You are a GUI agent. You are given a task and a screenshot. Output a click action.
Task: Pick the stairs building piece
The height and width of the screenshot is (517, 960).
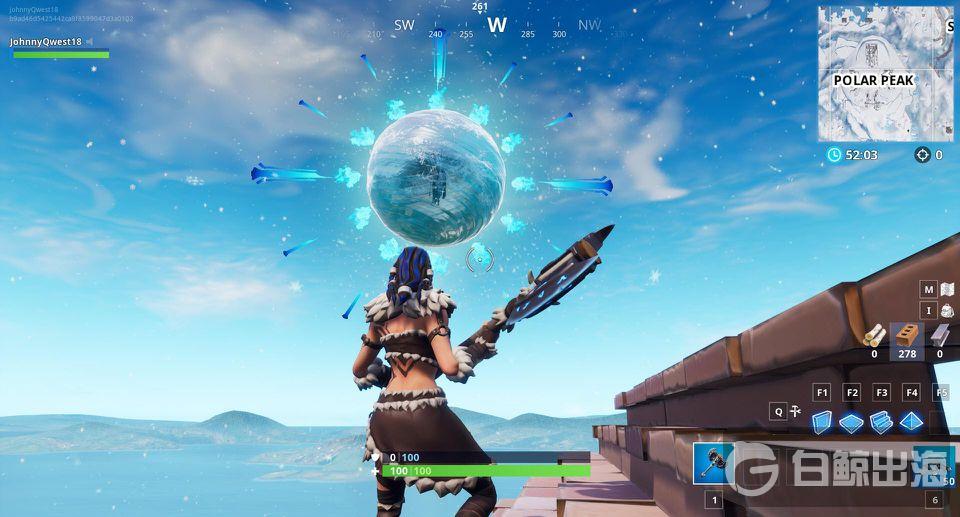point(881,422)
